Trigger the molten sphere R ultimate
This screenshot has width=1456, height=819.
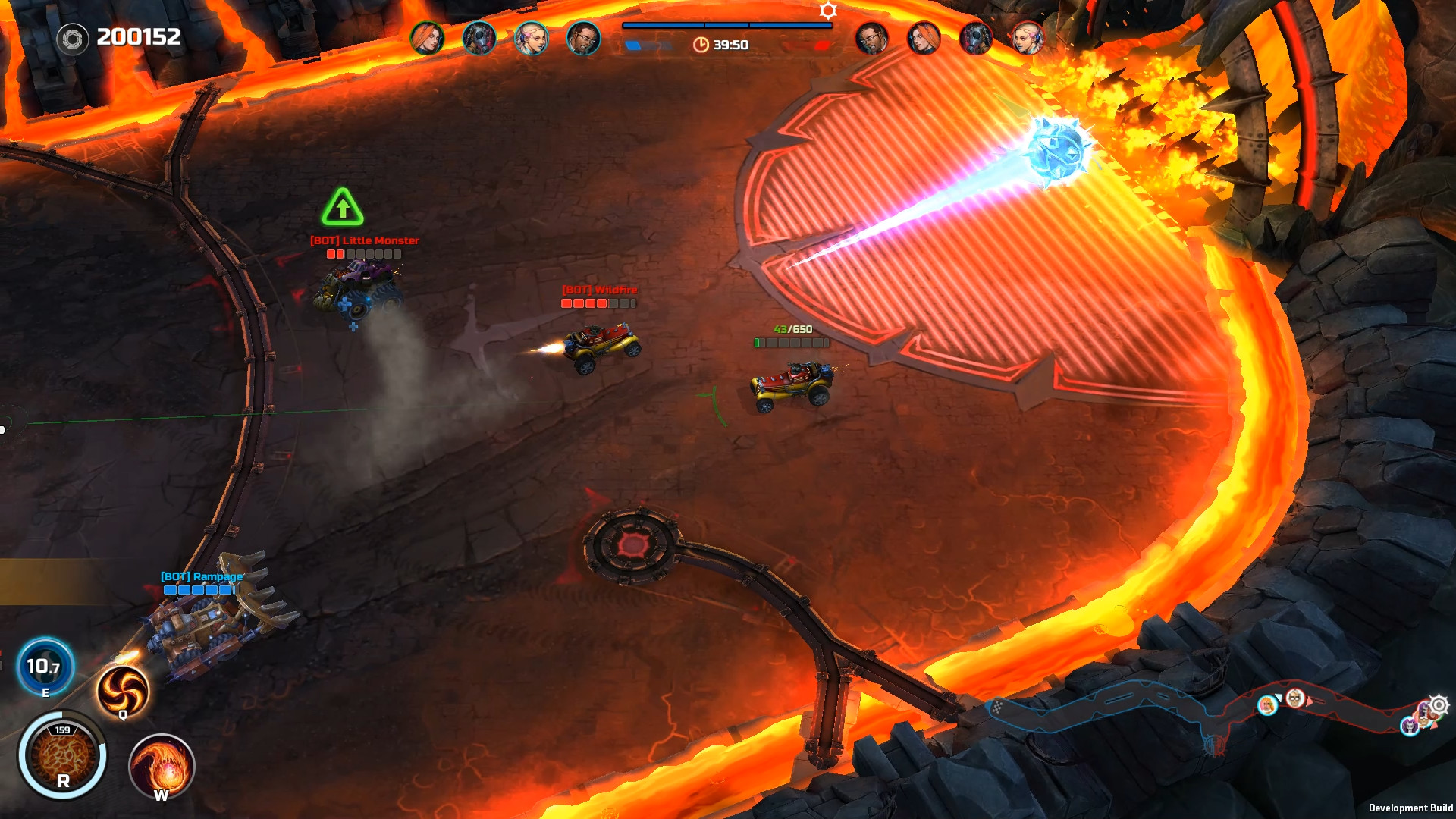[x=63, y=755]
